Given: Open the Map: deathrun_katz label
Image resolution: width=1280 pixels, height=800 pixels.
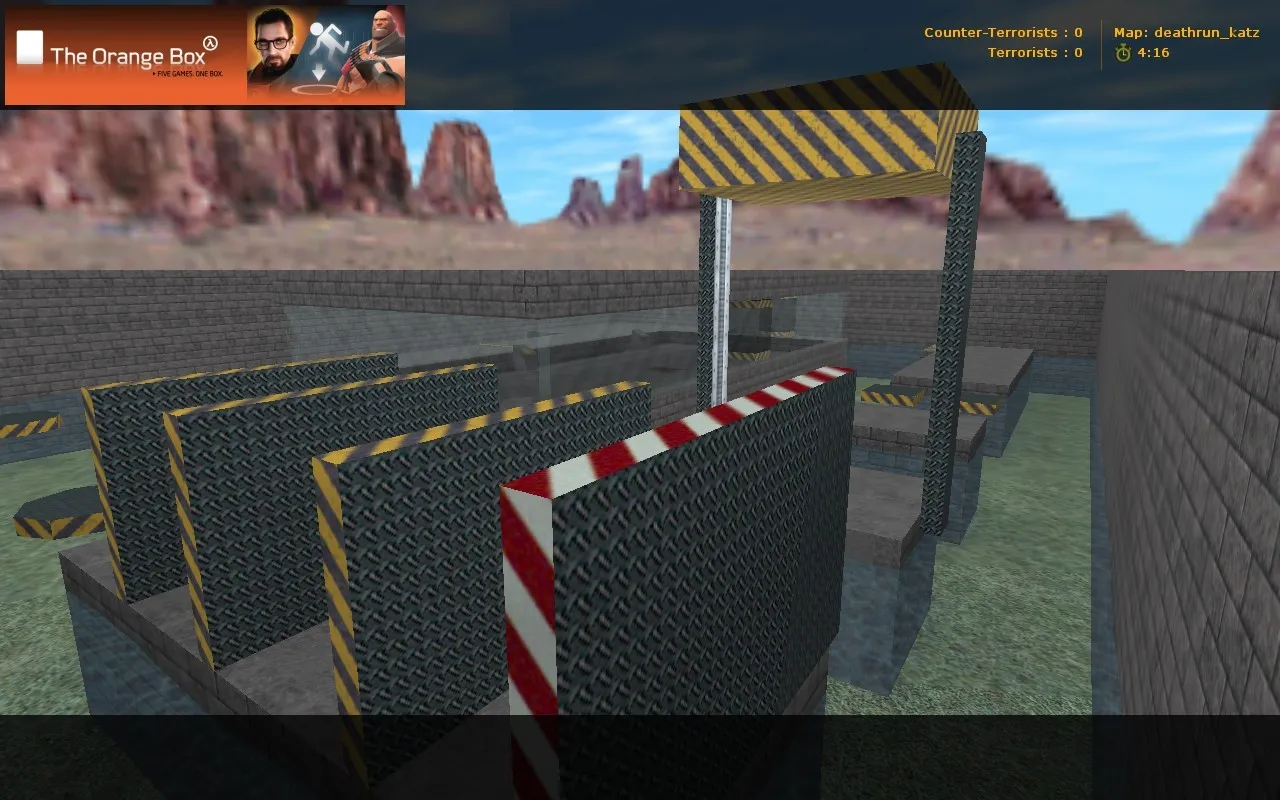Looking at the screenshot, I should pyautogui.click(x=1186, y=31).
